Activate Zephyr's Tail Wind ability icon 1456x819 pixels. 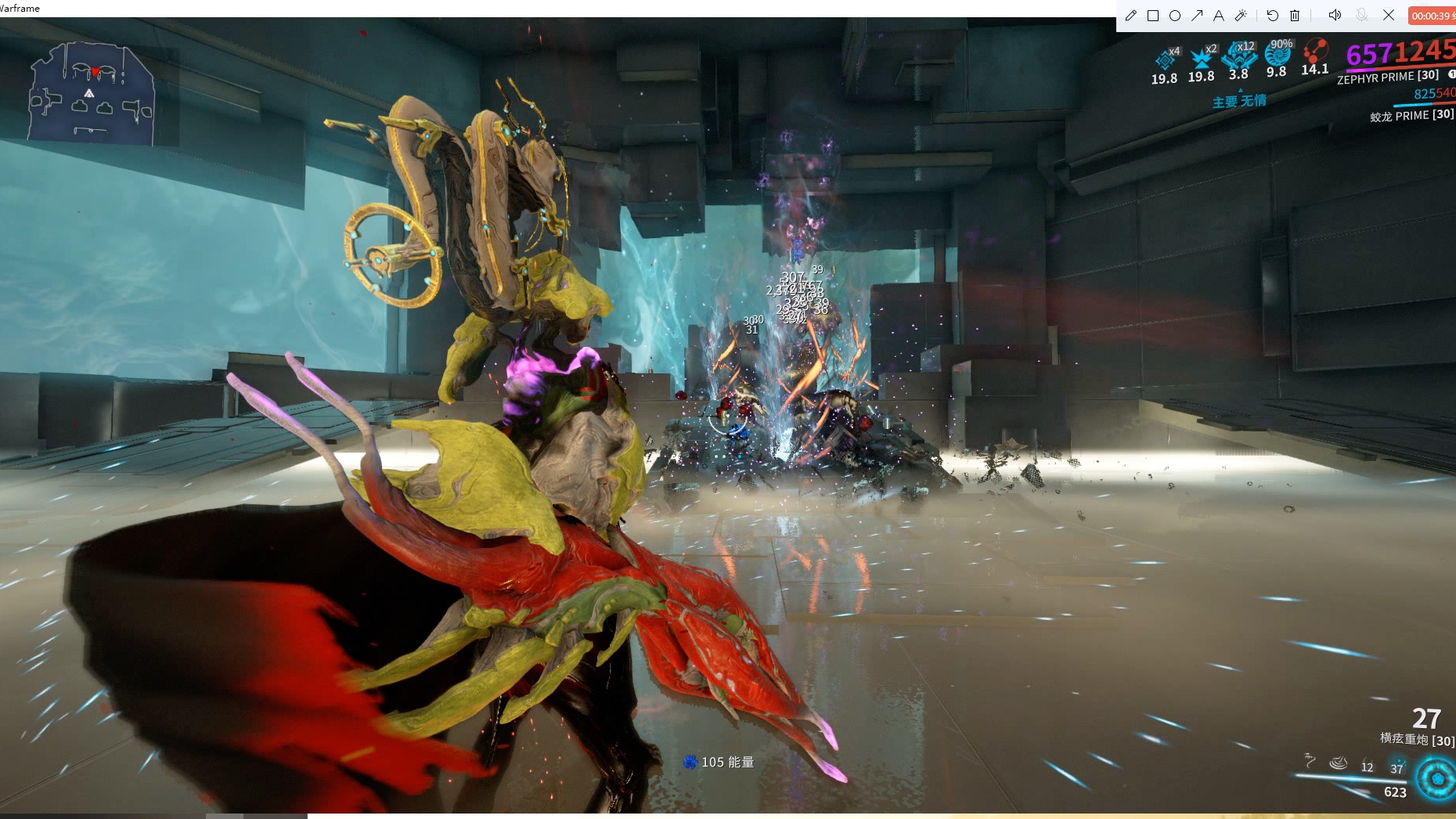coord(1310,760)
